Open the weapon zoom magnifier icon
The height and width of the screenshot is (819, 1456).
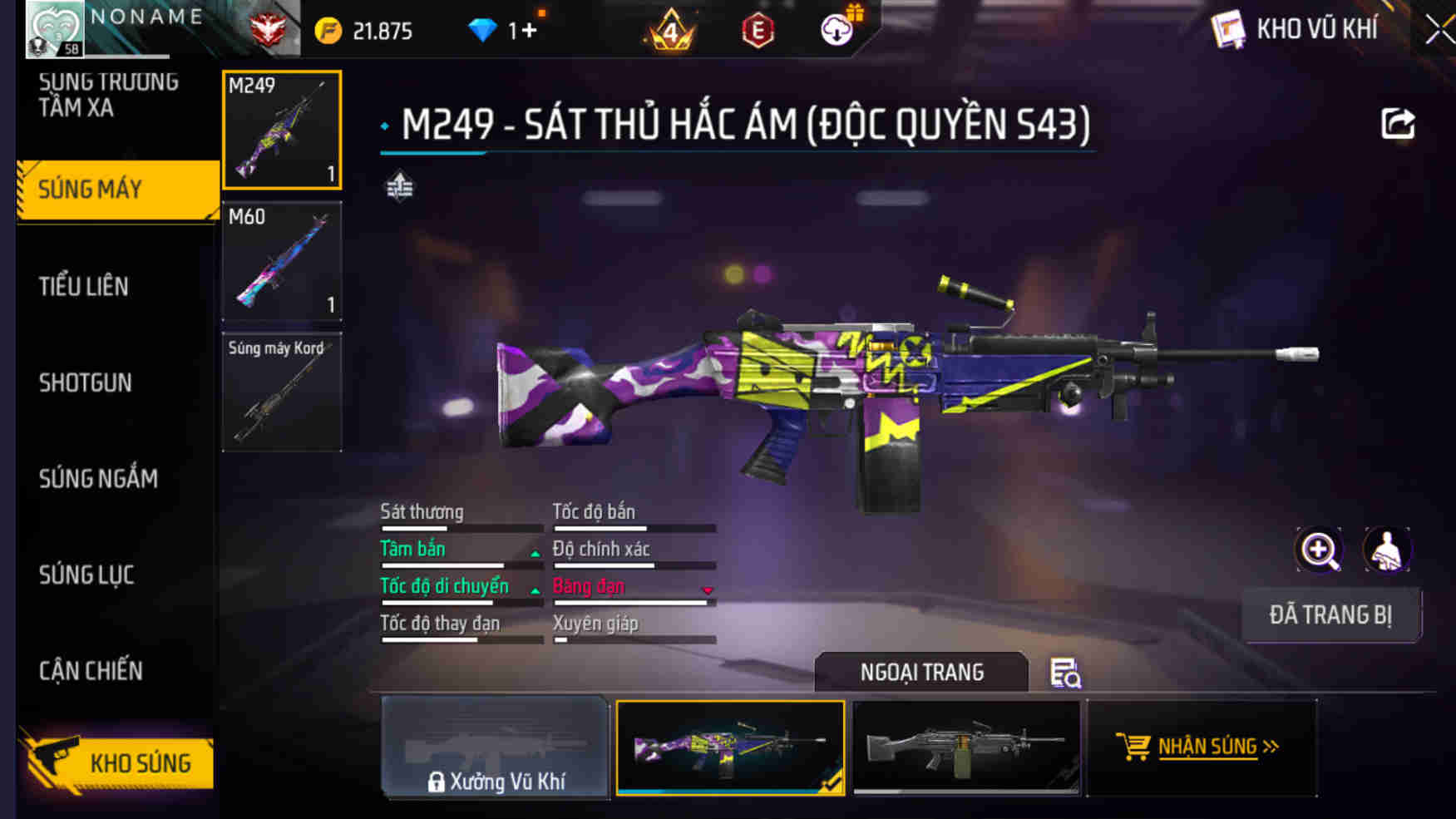[x=1319, y=550]
